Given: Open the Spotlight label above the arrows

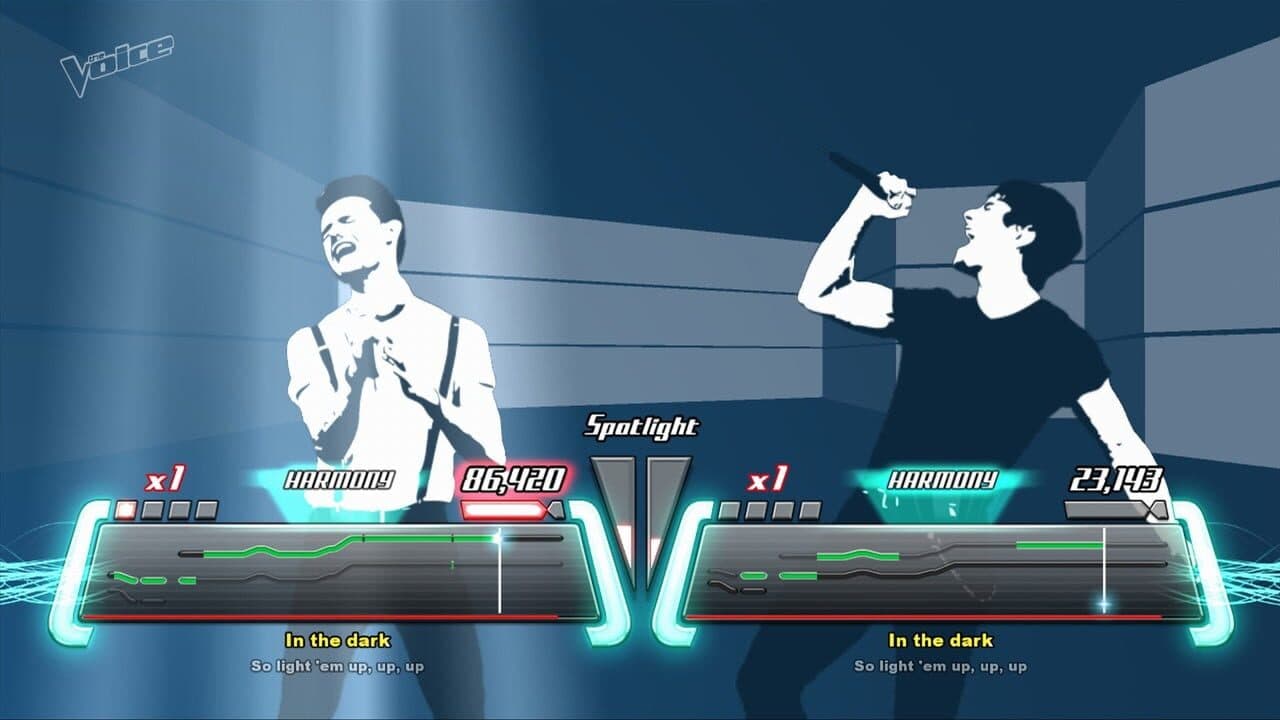Looking at the screenshot, I should coord(641,428).
